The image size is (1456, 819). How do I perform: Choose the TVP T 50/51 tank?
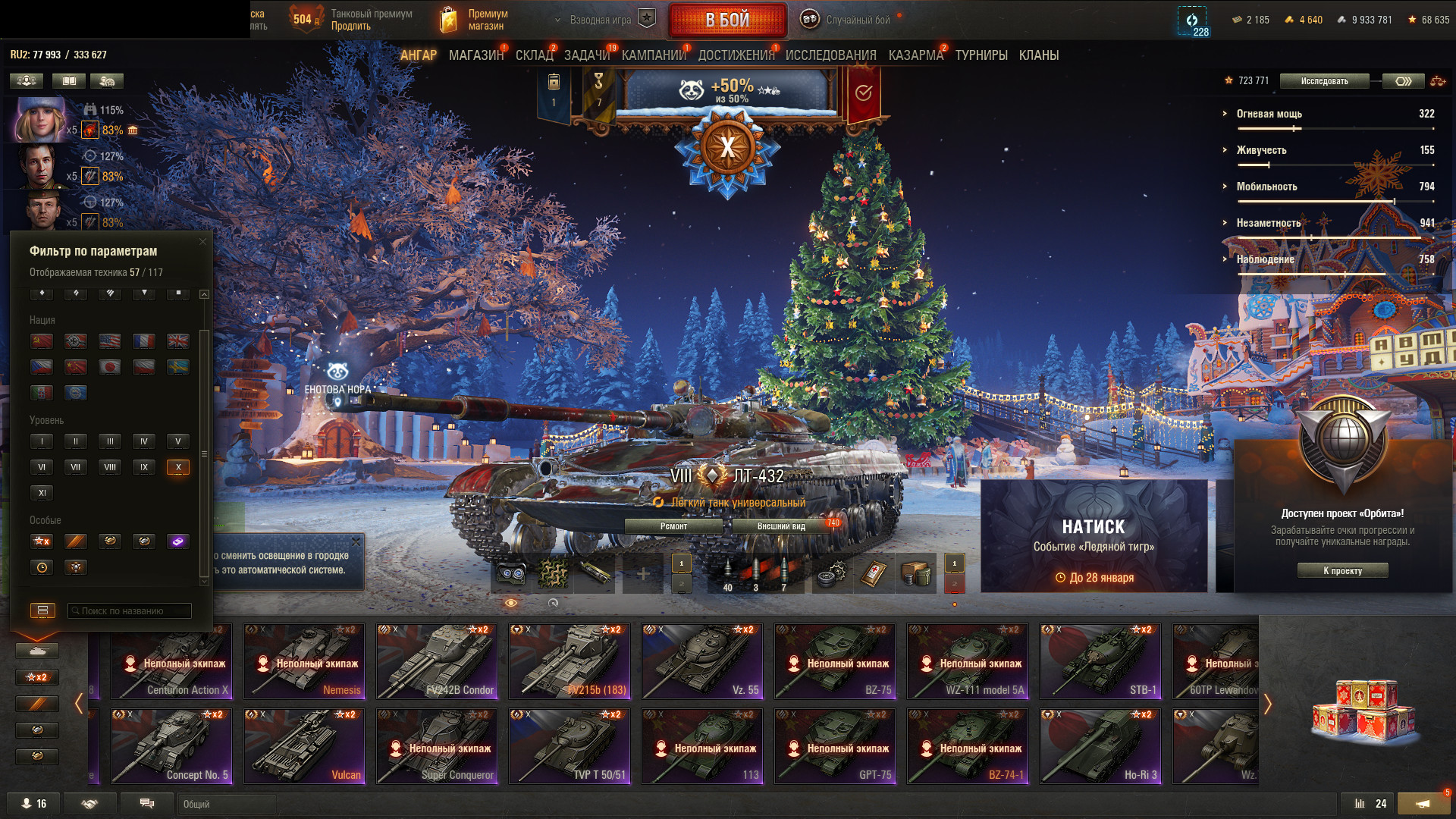[x=570, y=746]
